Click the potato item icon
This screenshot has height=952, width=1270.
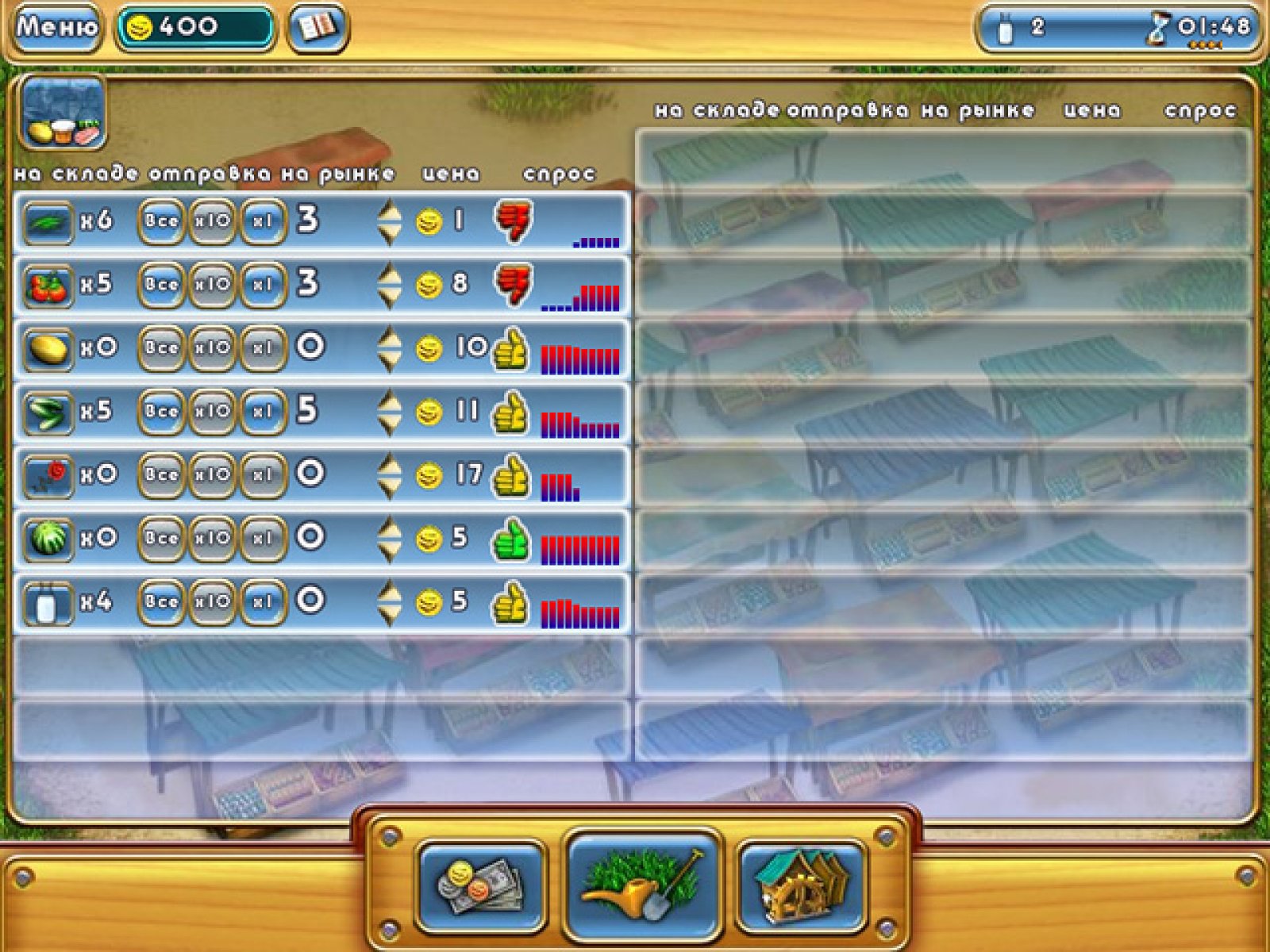(48, 348)
